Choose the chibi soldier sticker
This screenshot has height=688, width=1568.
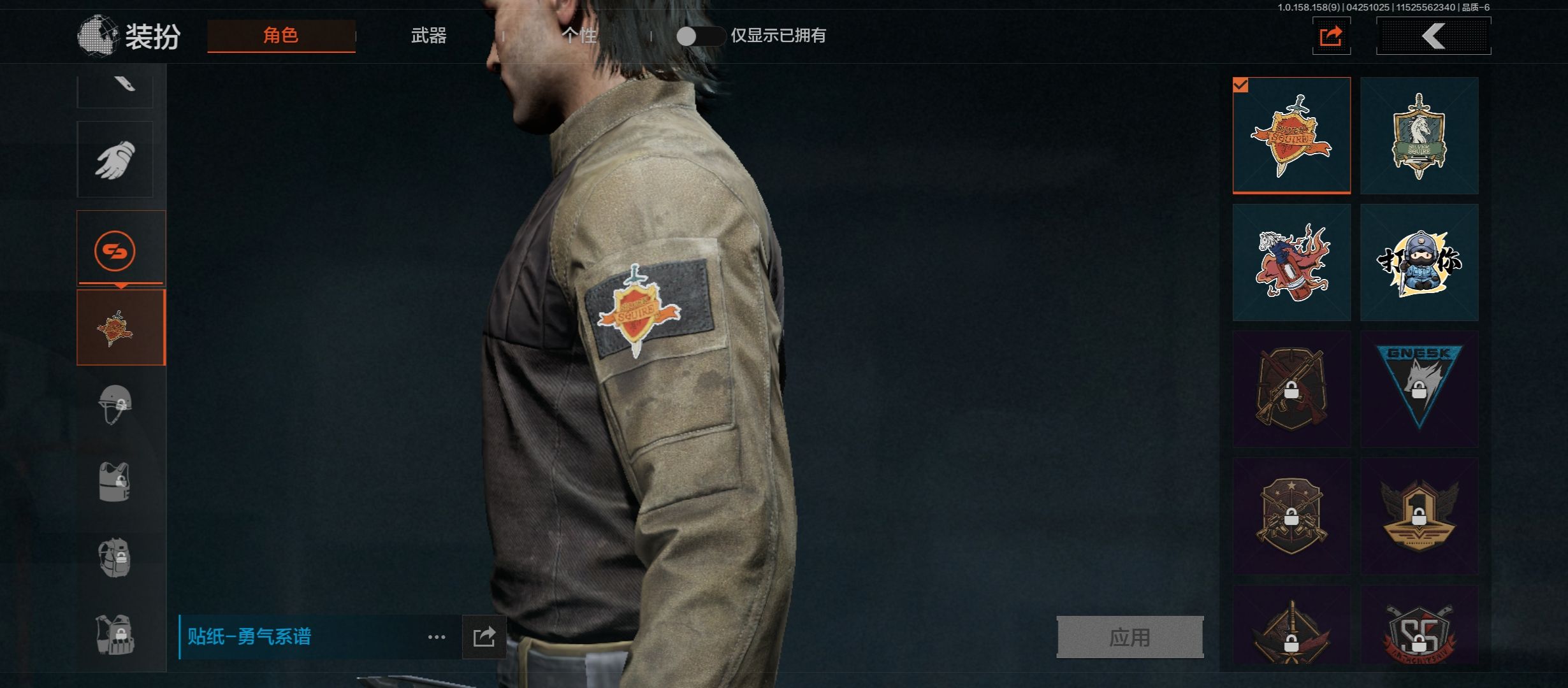1419,262
